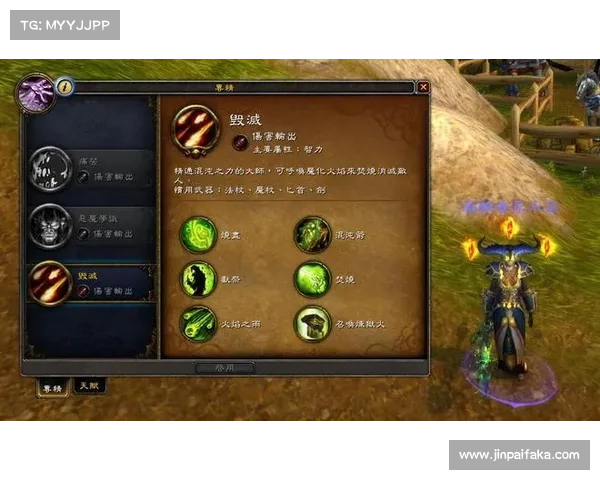Select the 獻祭 (Immolate) spell icon
The height and width of the screenshot is (480, 600).
click(197, 279)
